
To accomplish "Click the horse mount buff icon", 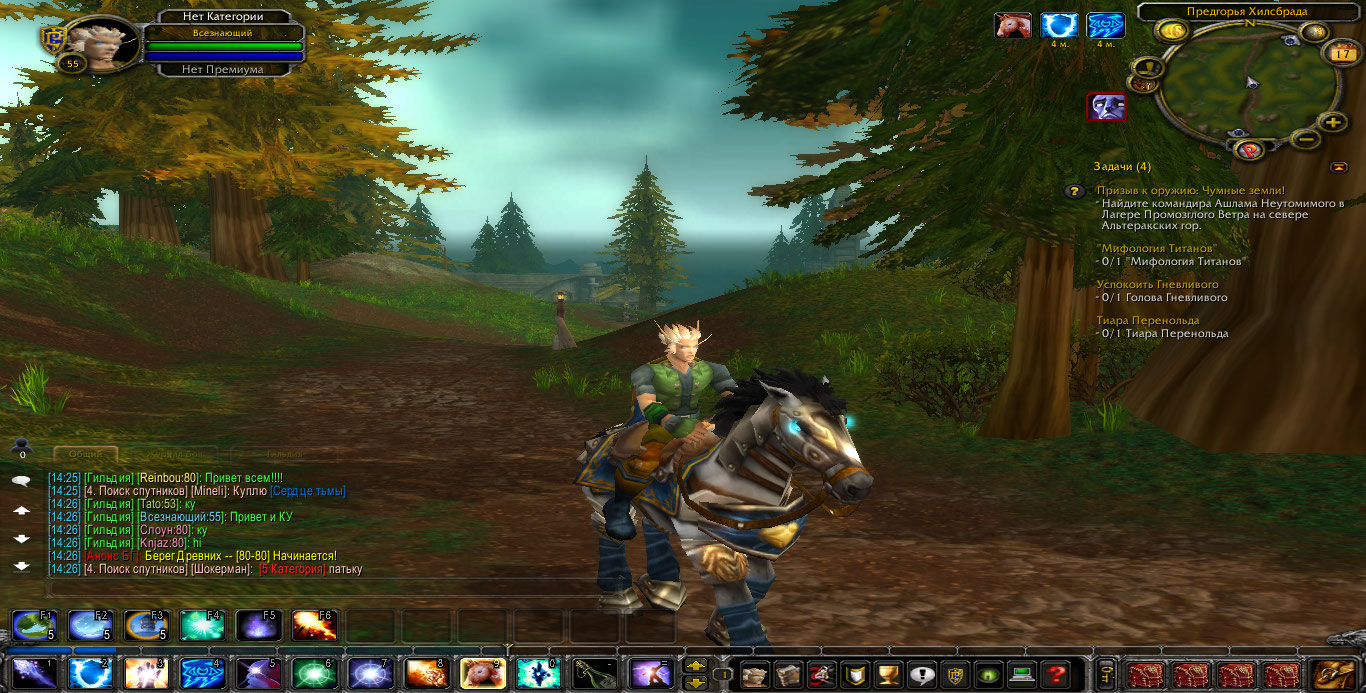I will [x=1012, y=25].
